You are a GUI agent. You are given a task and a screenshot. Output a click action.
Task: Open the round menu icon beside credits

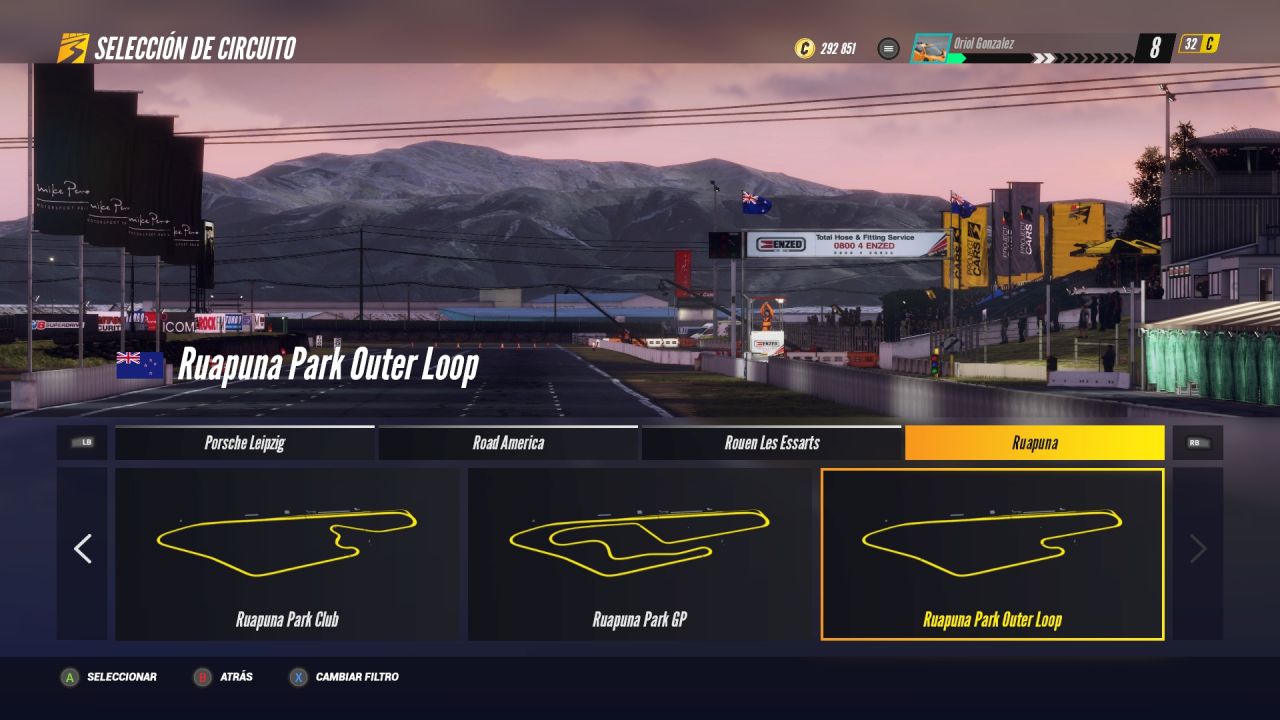click(888, 48)
